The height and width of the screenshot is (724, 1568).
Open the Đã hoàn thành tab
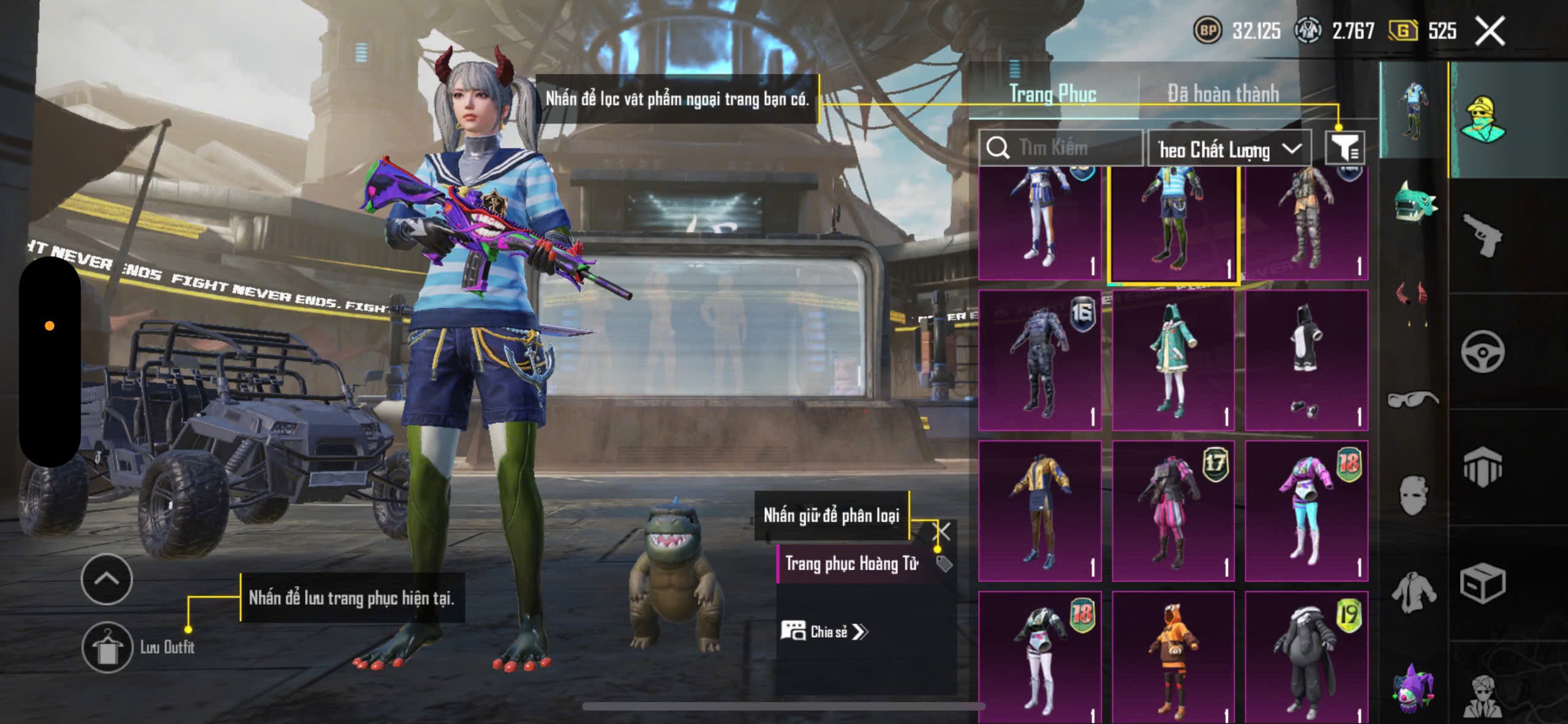[1223, 94]
